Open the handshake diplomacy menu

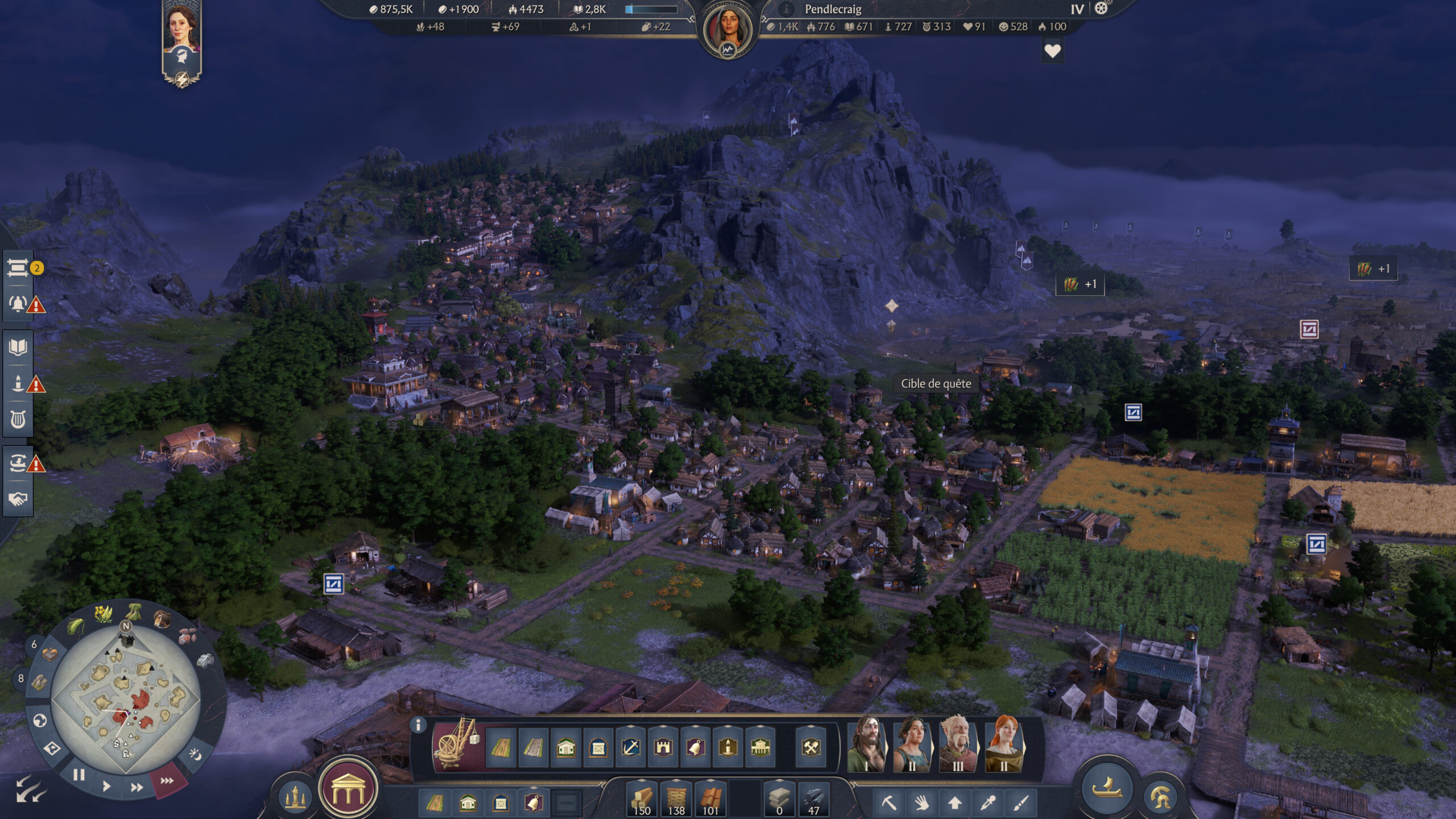point(18,499)
